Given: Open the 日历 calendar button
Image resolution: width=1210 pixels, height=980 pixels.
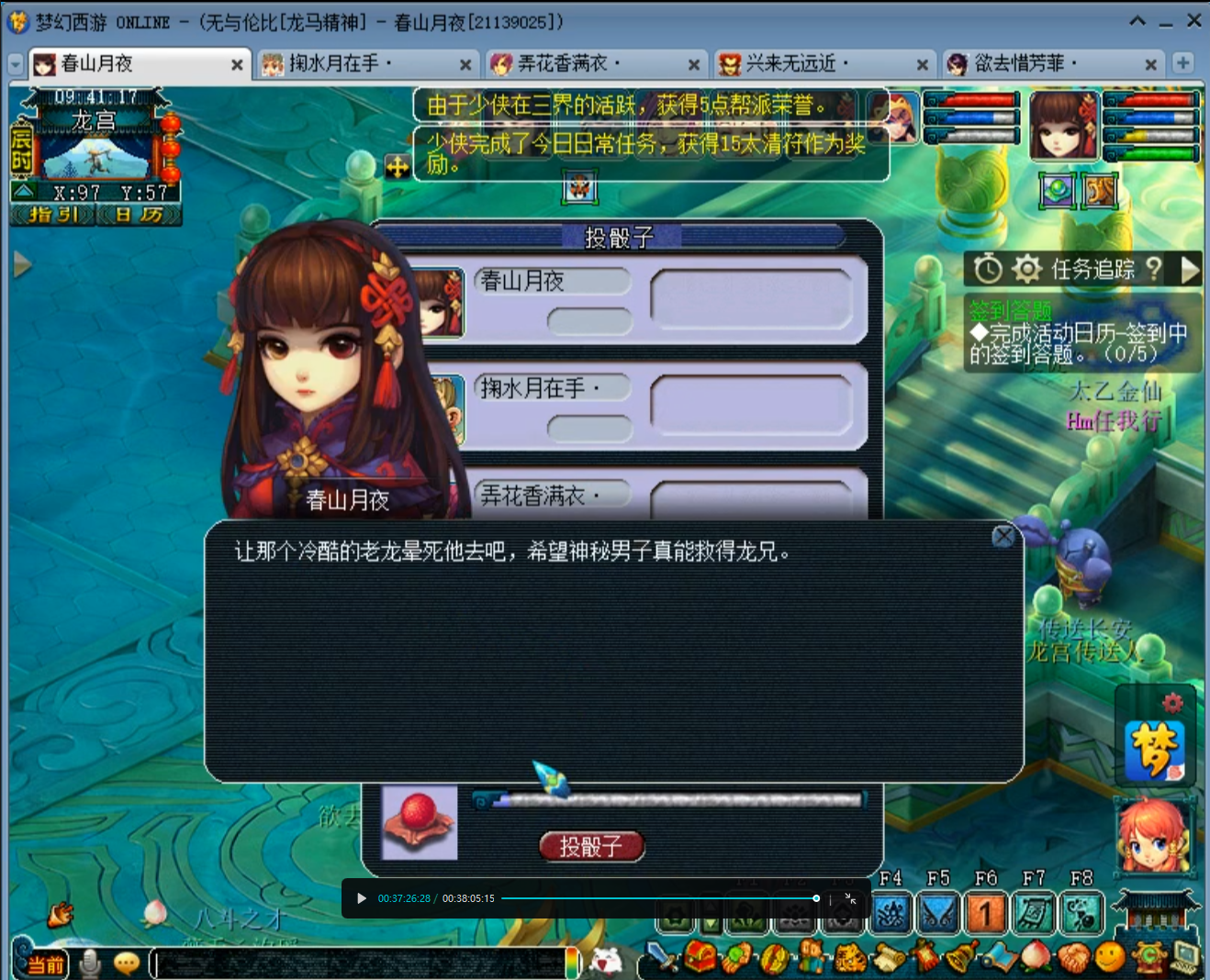Looking at the screenshot, I should [x=139, y=215].
